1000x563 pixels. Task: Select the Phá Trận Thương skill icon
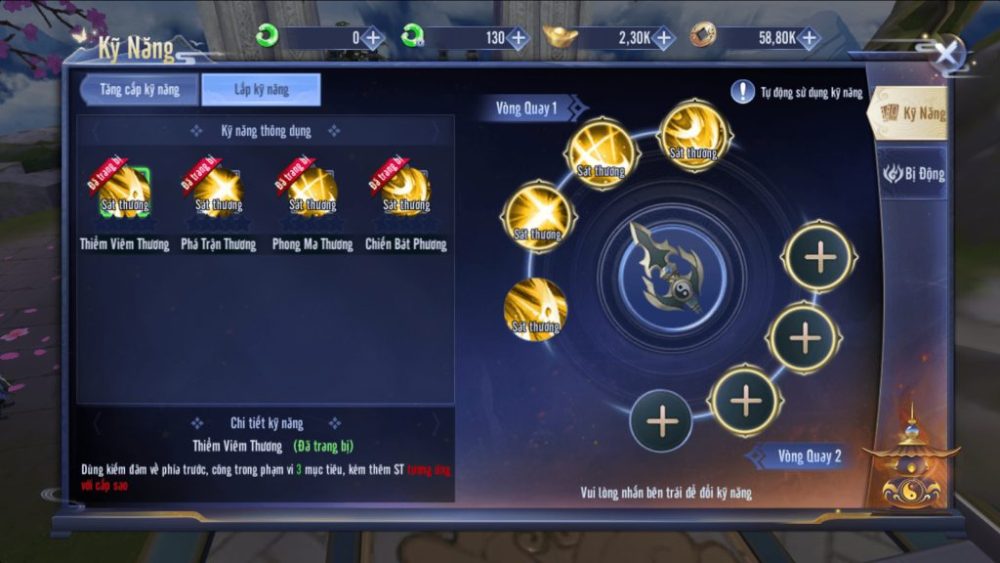coord(218,193)
